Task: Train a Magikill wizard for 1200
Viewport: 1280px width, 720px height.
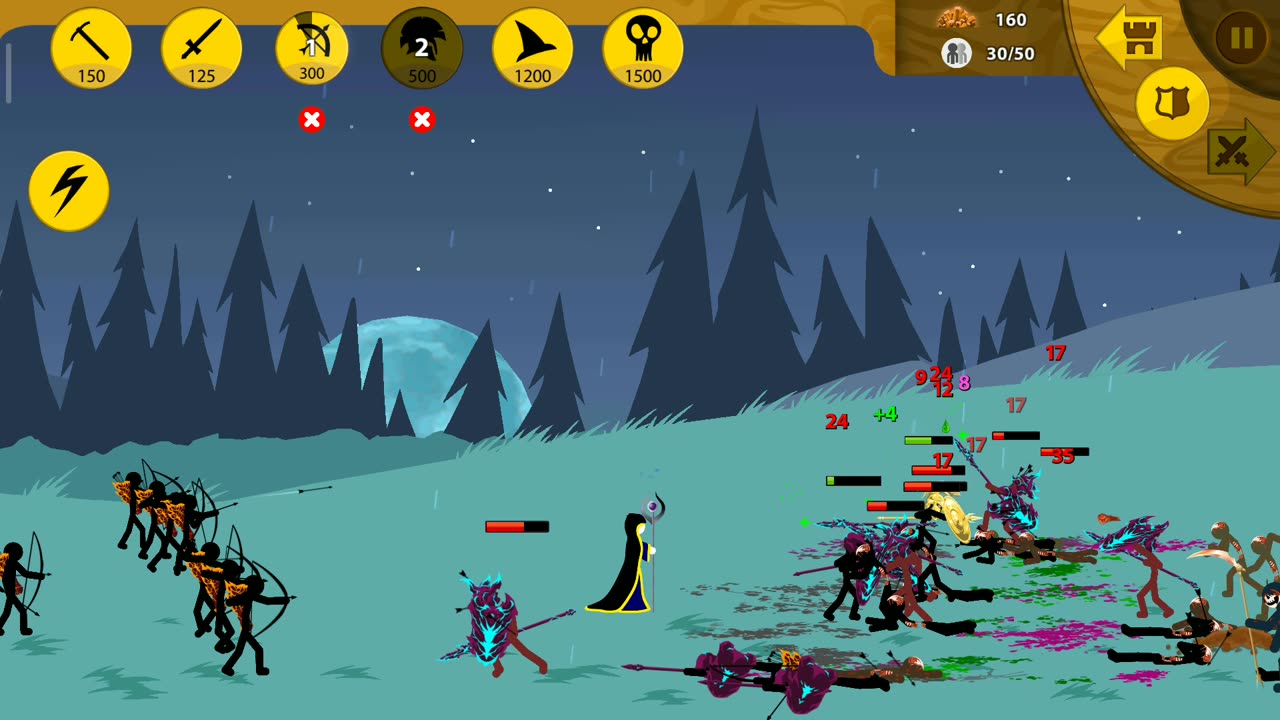Action: click(532, 47)
